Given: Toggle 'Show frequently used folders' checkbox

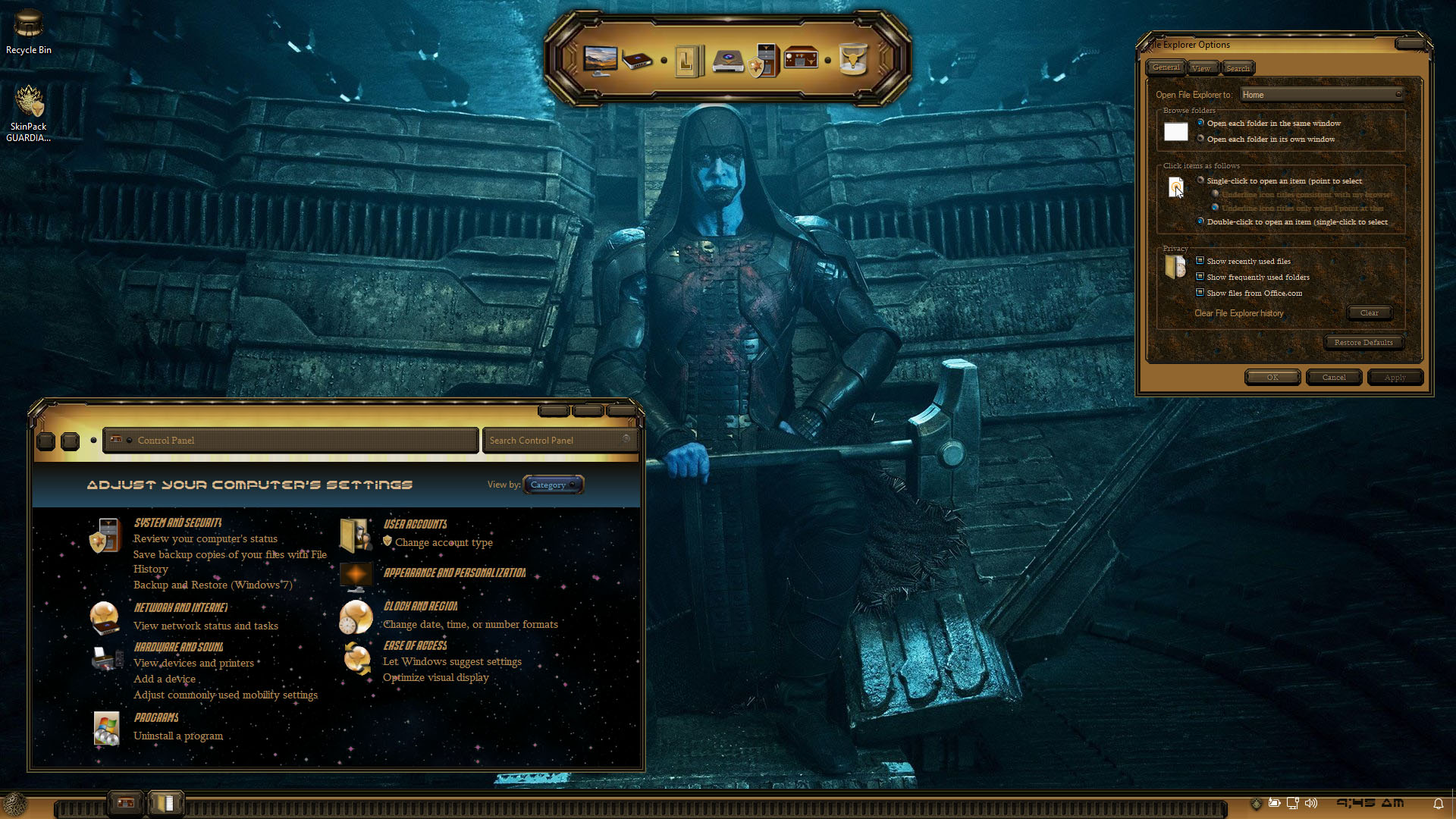Looking at the screenshot, I should click(1200, 277).
